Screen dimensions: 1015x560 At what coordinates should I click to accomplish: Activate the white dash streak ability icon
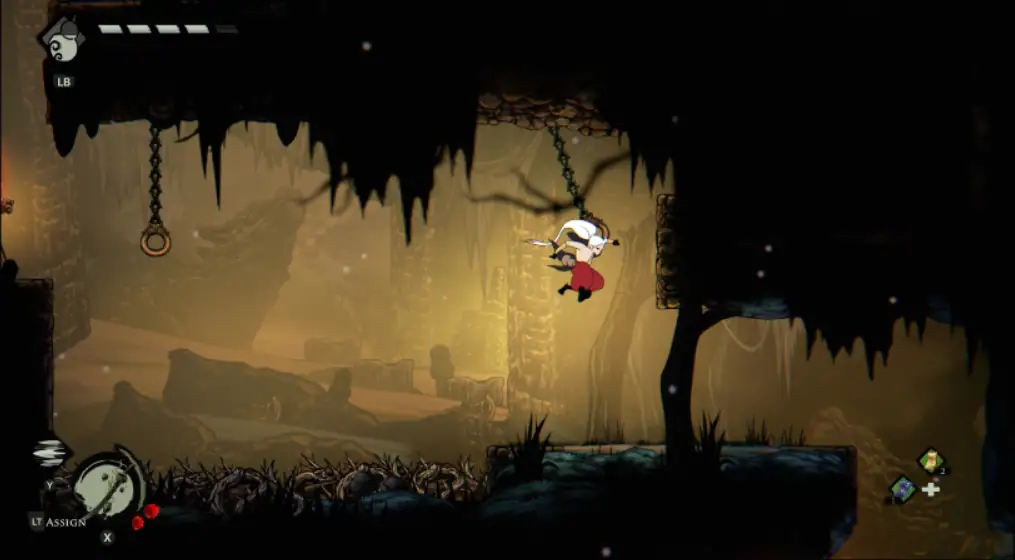(50, 452)
